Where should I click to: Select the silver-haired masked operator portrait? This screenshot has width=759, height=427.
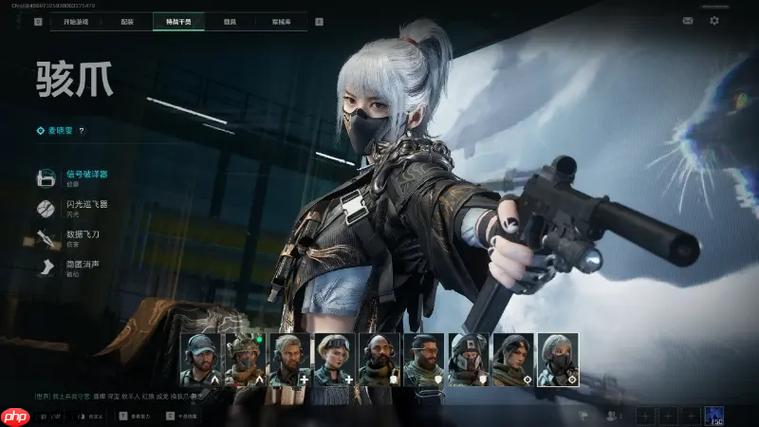click(x=558, y=360)
